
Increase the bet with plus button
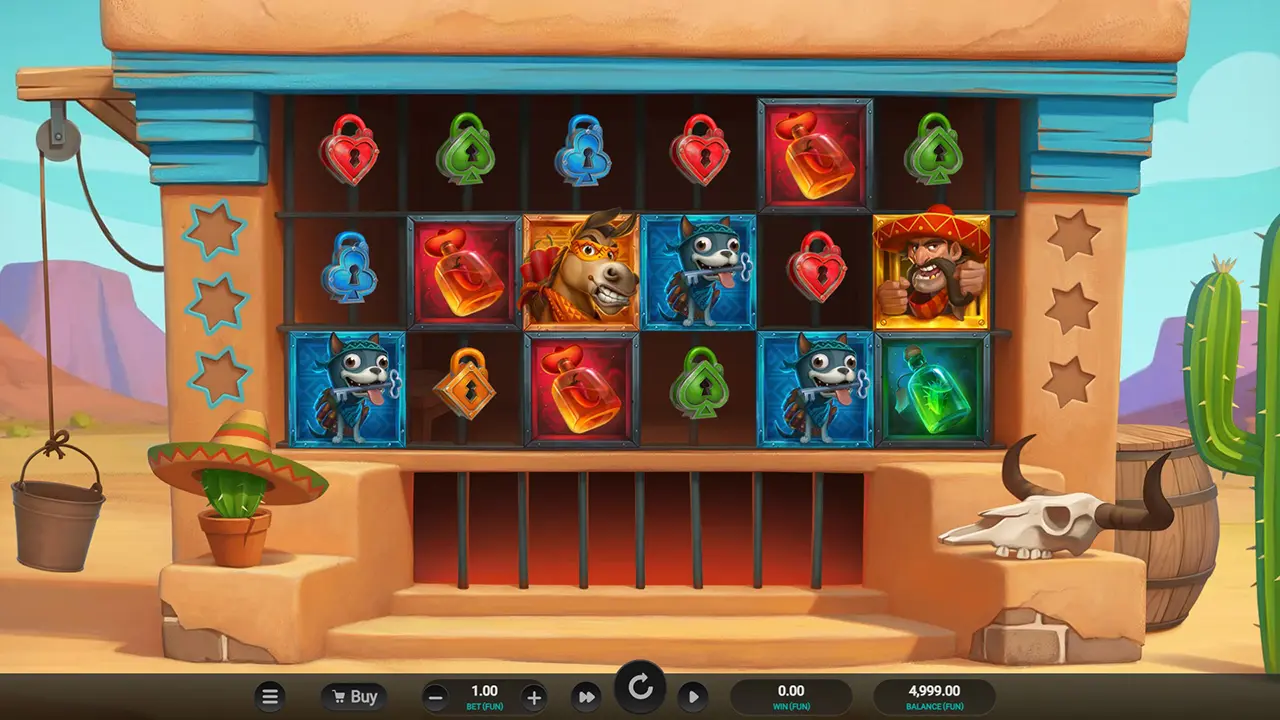[533, 698]
